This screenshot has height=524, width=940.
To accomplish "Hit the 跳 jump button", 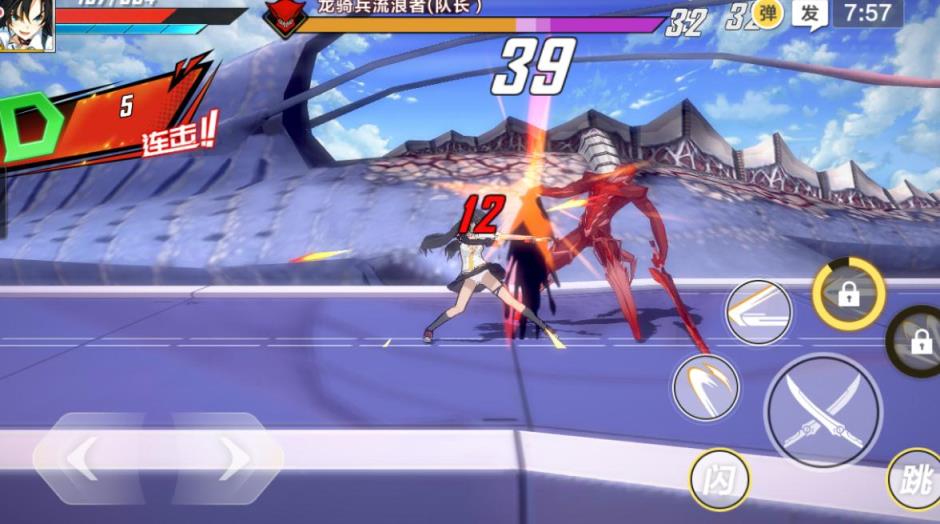I will pos(914,479).
